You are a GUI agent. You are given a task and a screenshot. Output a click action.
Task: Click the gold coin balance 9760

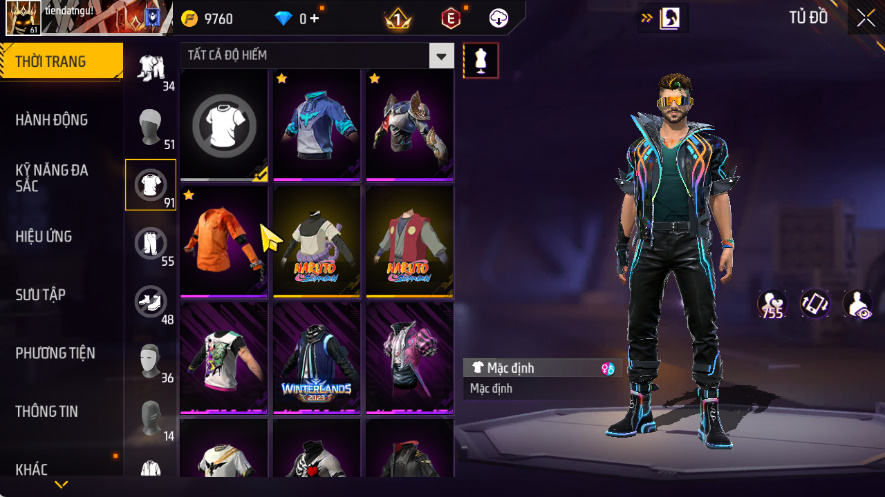[x=208, y=18]
